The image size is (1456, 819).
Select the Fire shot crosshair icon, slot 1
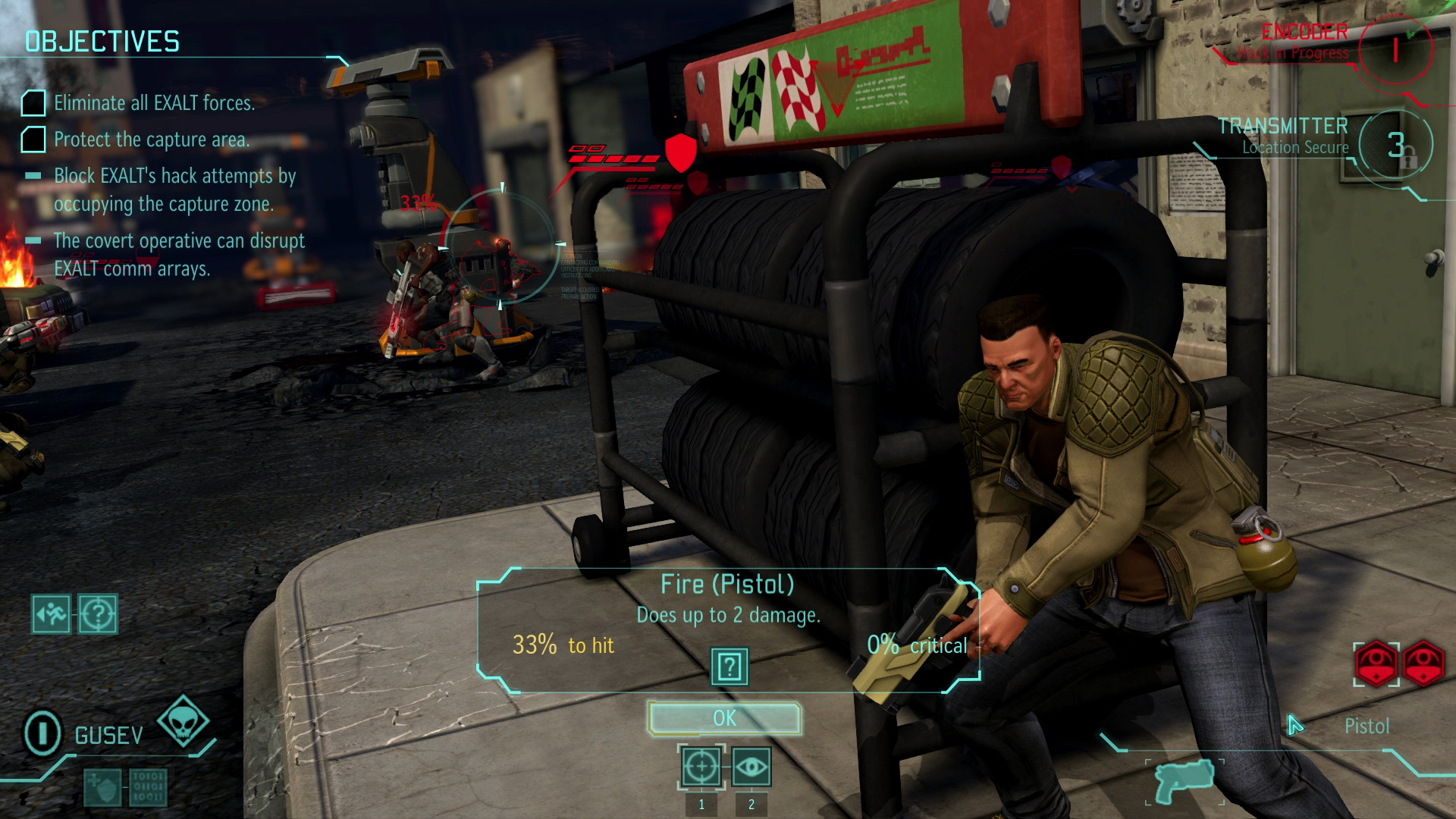click(x=701, y=767)
